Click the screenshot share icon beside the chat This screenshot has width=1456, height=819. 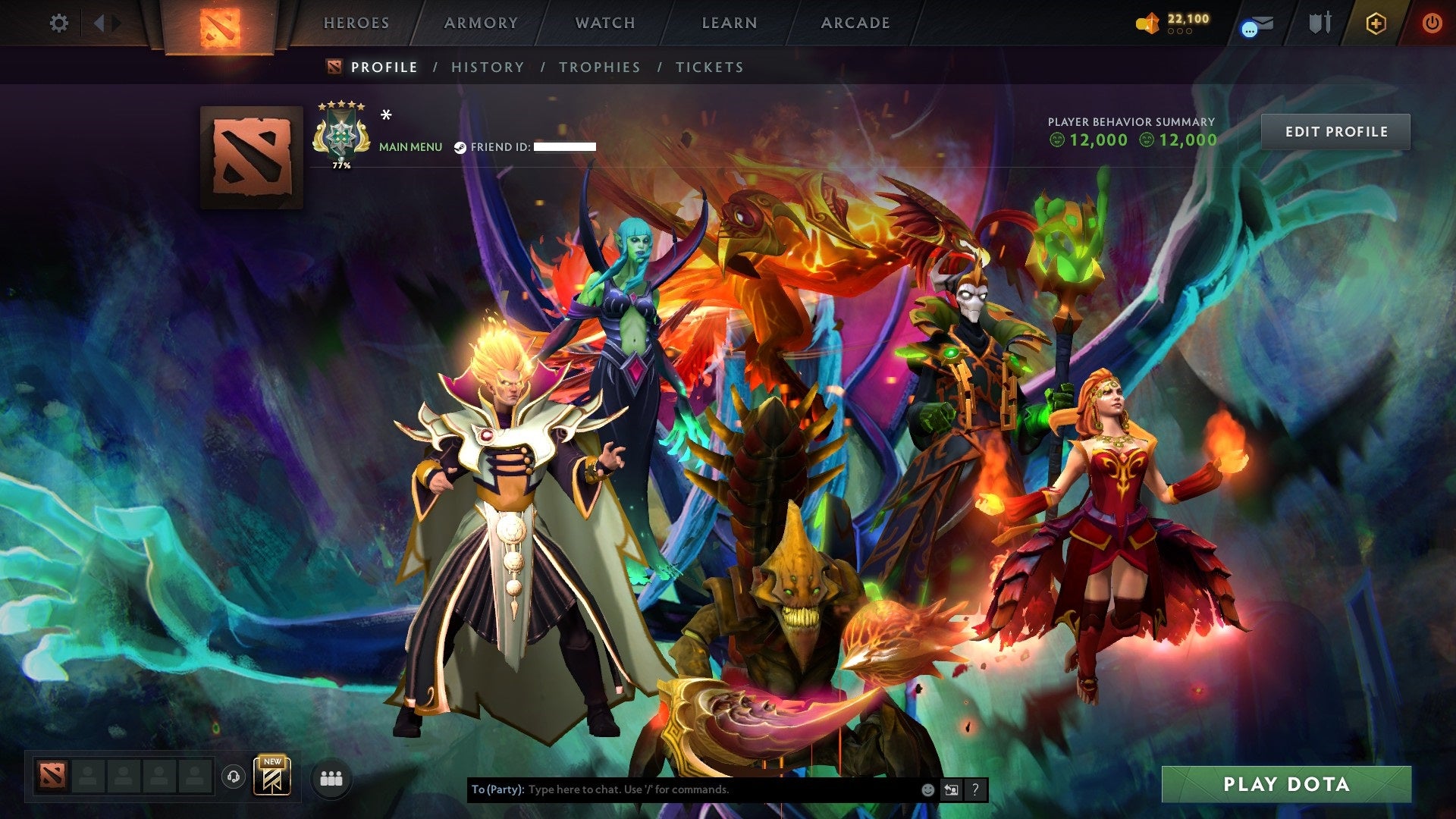pyautogui.click(x=951, y=789)
